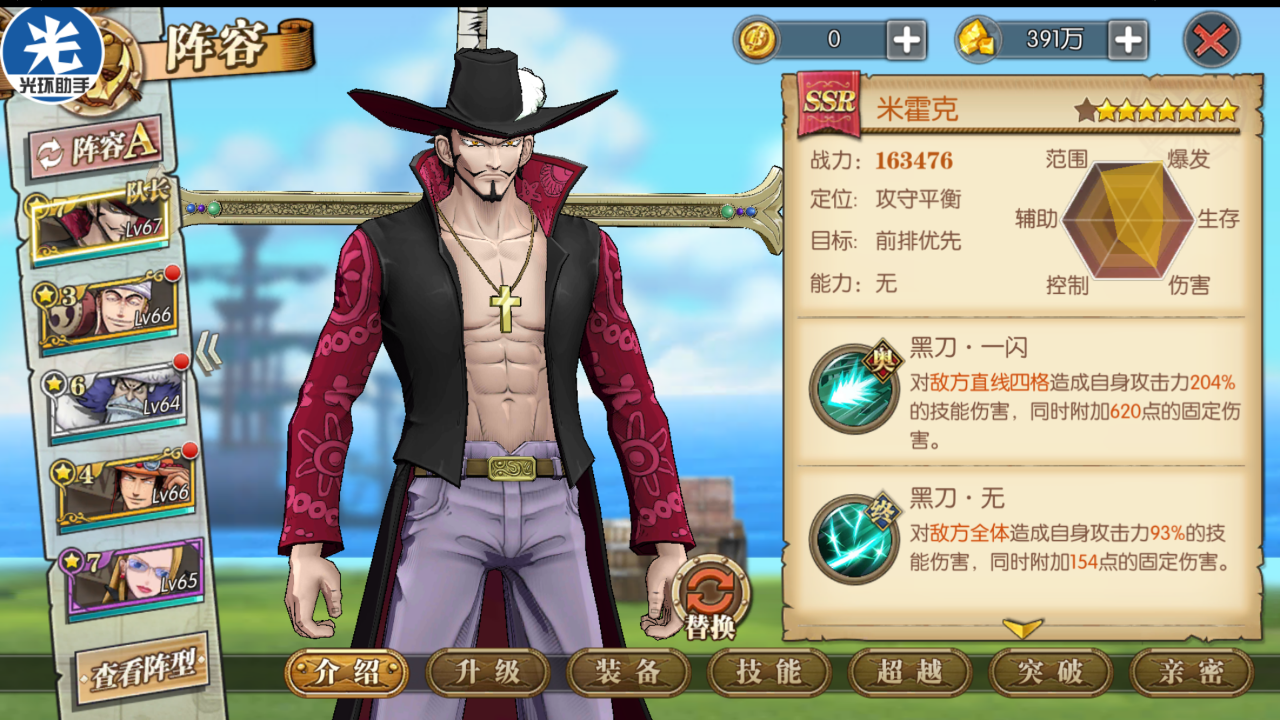Open the 亲密 intimacy tab
Image resolution: width=1280 pixels, height=720 pixels.
point(1191,672)
